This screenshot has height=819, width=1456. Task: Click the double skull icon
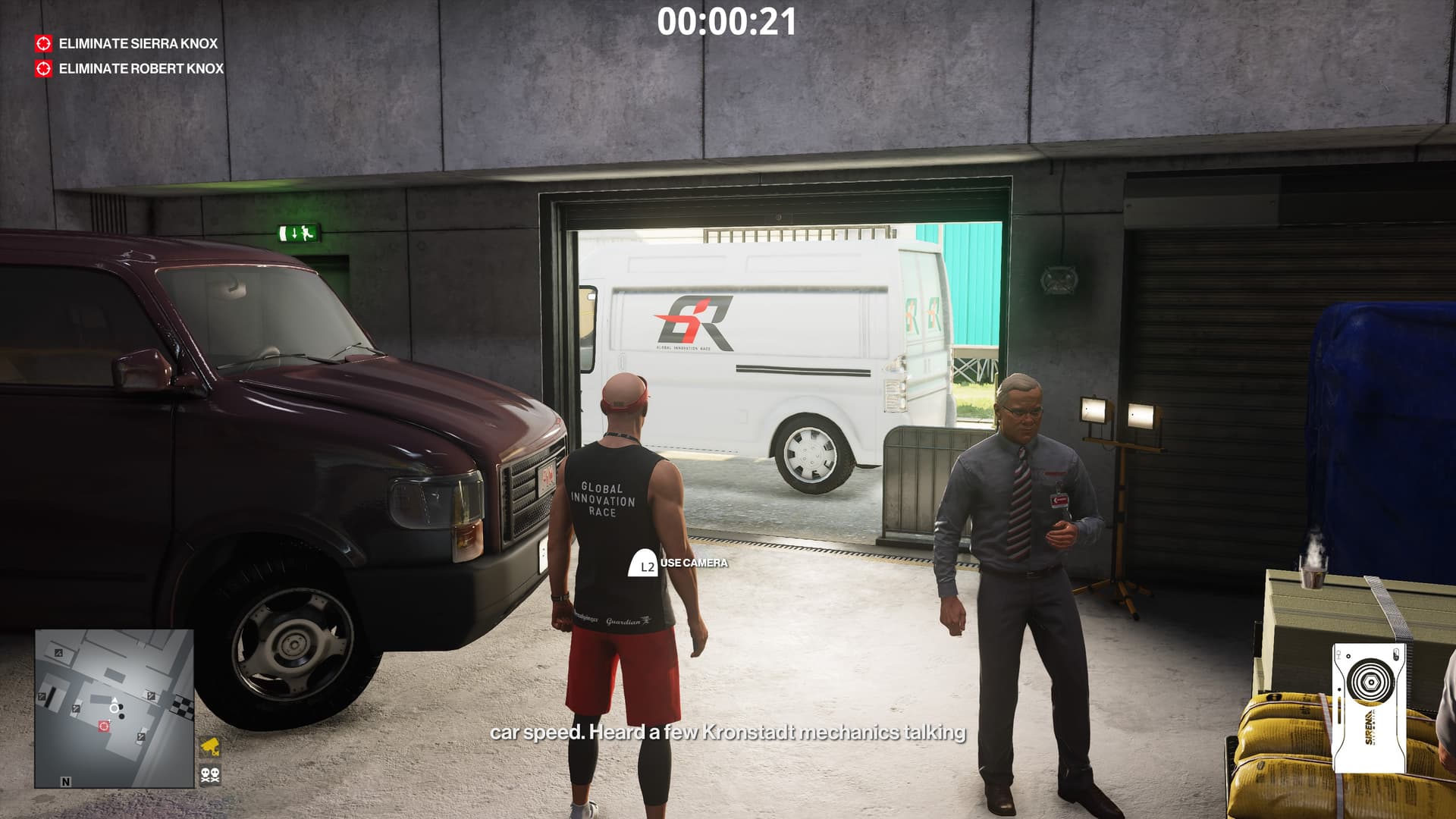(x=210, y=775)
